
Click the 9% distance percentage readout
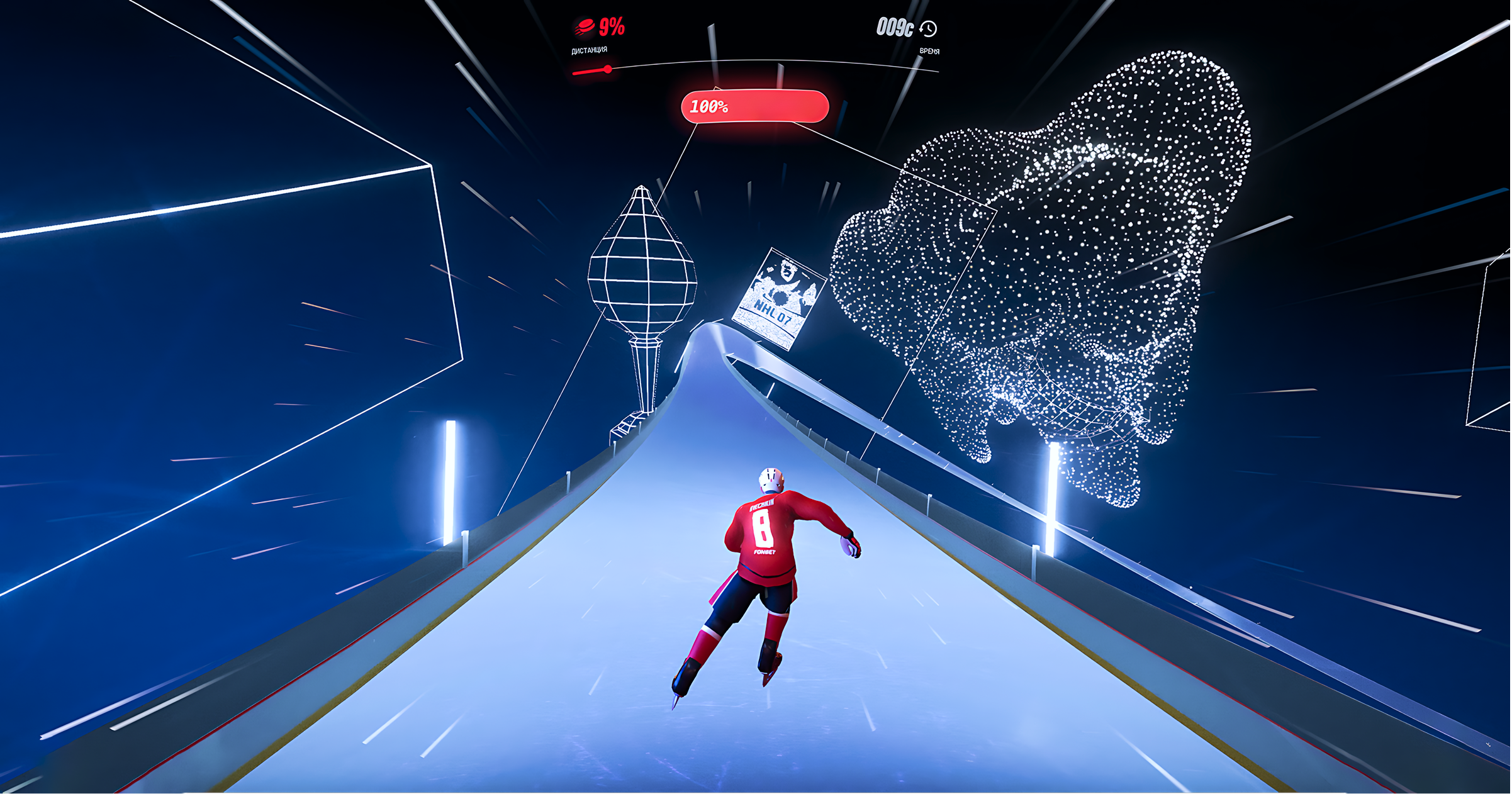[611, 26]
